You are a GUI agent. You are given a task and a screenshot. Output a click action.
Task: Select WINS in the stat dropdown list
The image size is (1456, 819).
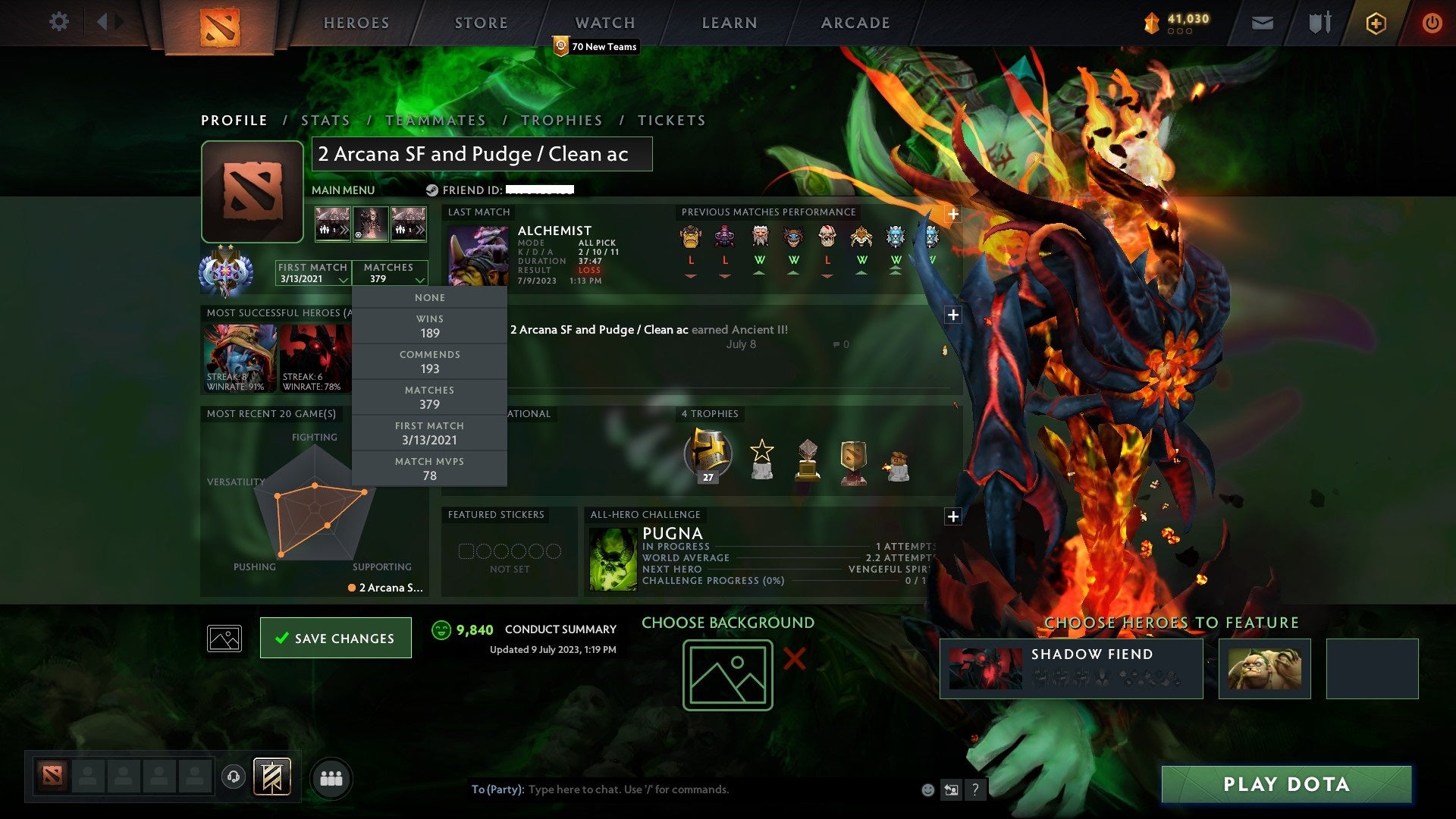(x=428, y=326)
